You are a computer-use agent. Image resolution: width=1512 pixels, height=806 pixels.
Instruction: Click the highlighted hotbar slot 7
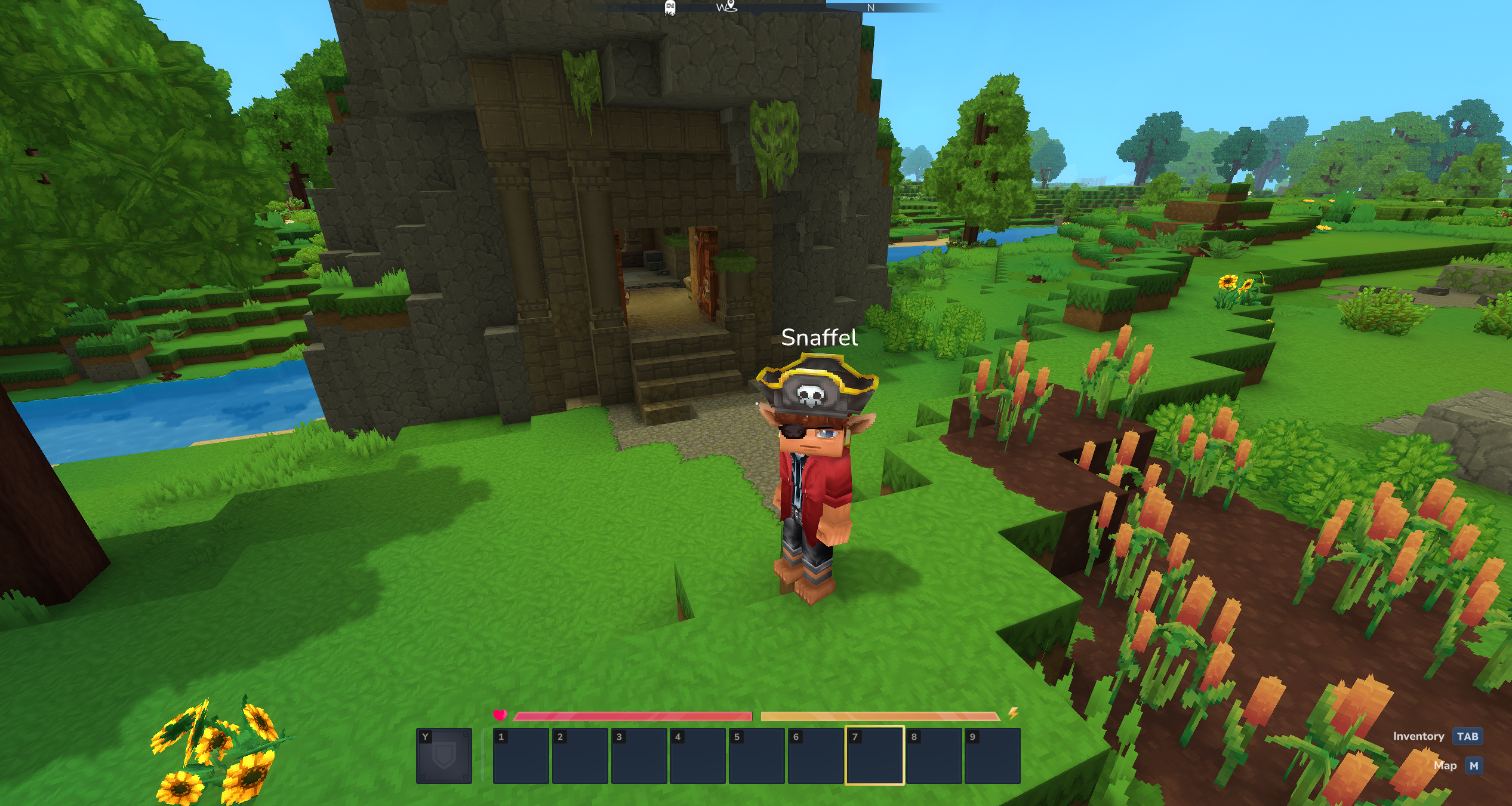coord(874,755)
